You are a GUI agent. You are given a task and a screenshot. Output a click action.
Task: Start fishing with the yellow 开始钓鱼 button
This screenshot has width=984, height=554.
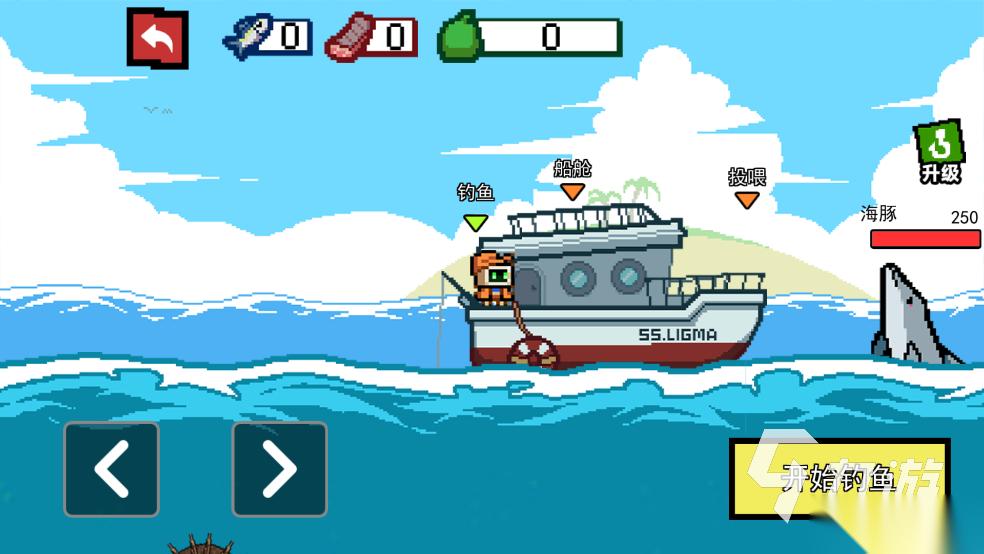[x=838, y=478]
